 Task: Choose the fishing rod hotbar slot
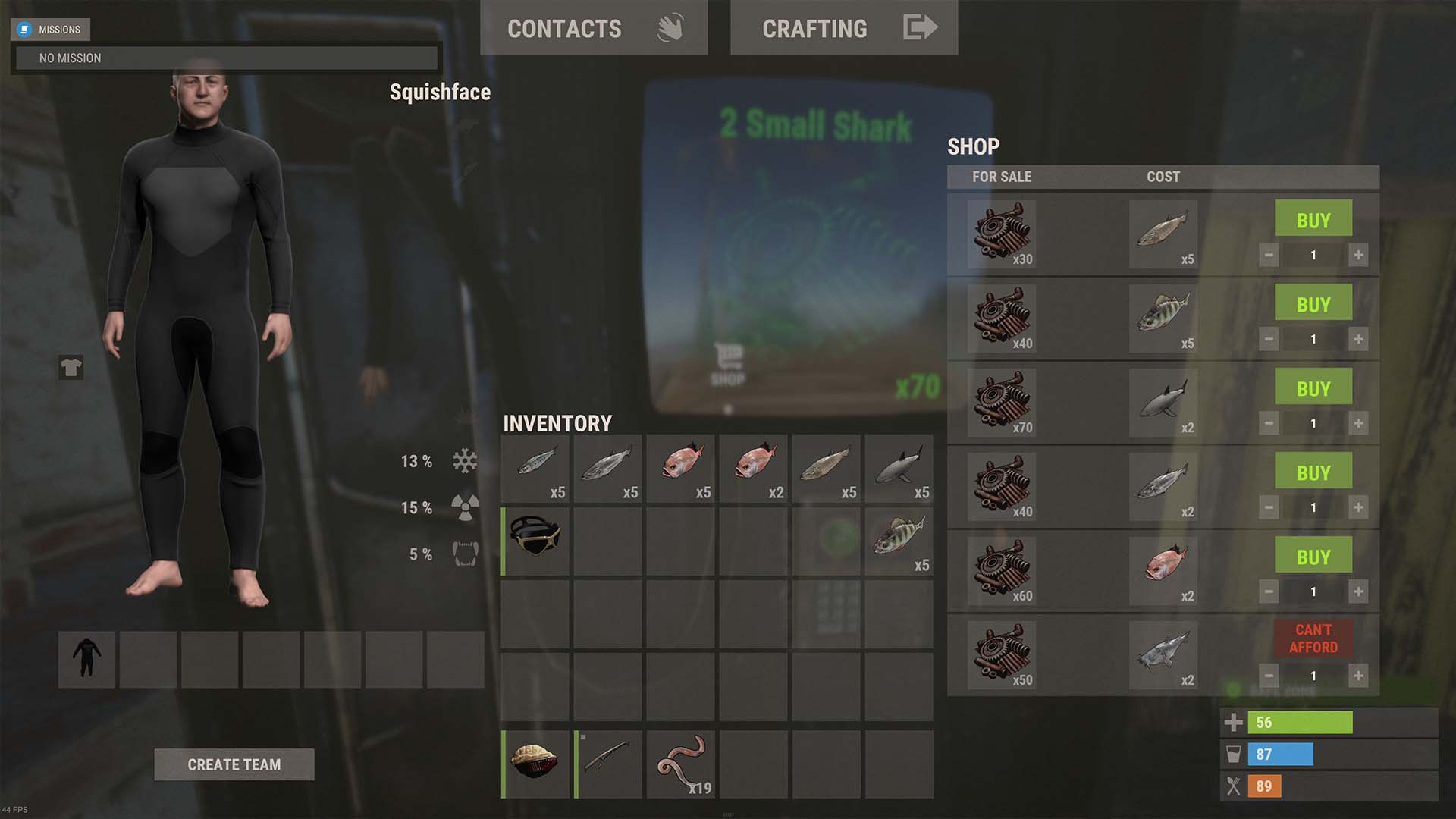point(608,764)
